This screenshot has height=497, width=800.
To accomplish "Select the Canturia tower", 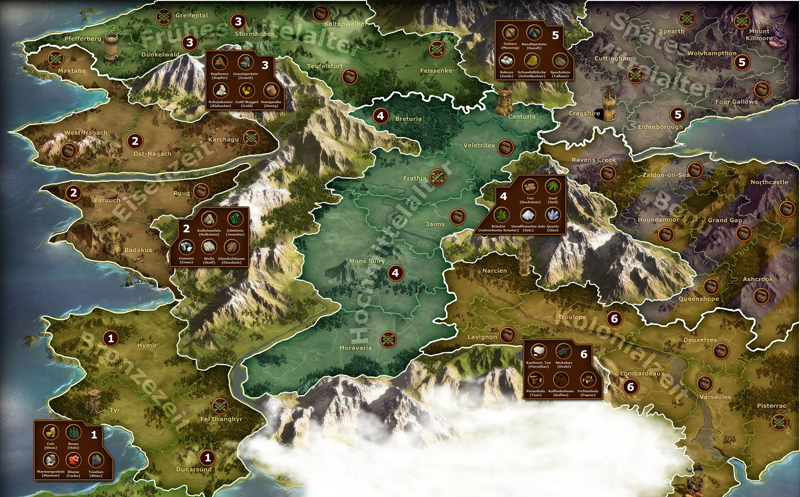I will point(505,100).
